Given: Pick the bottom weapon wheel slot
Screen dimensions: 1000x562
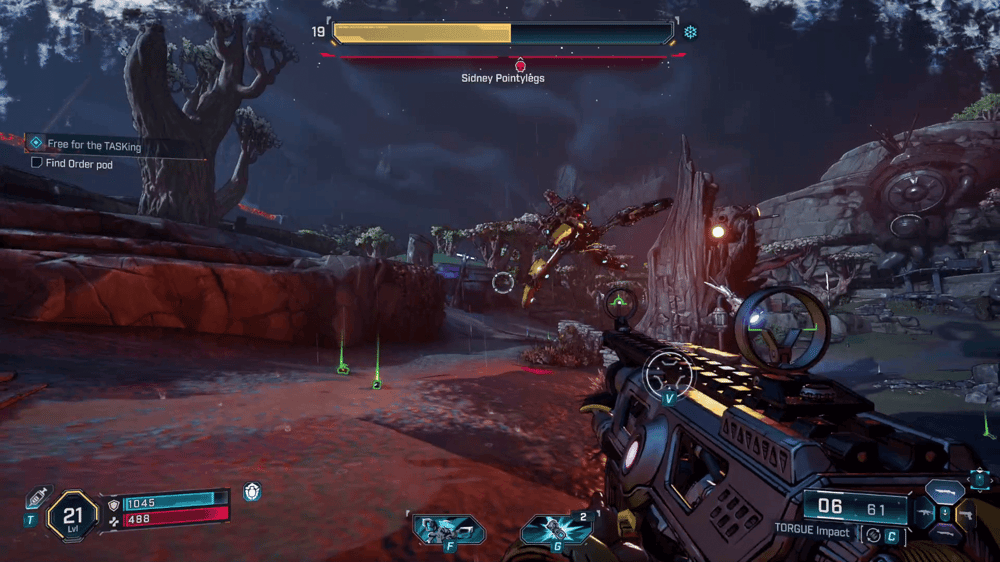Looking at the screenshot, I should [x=944, y=535].
